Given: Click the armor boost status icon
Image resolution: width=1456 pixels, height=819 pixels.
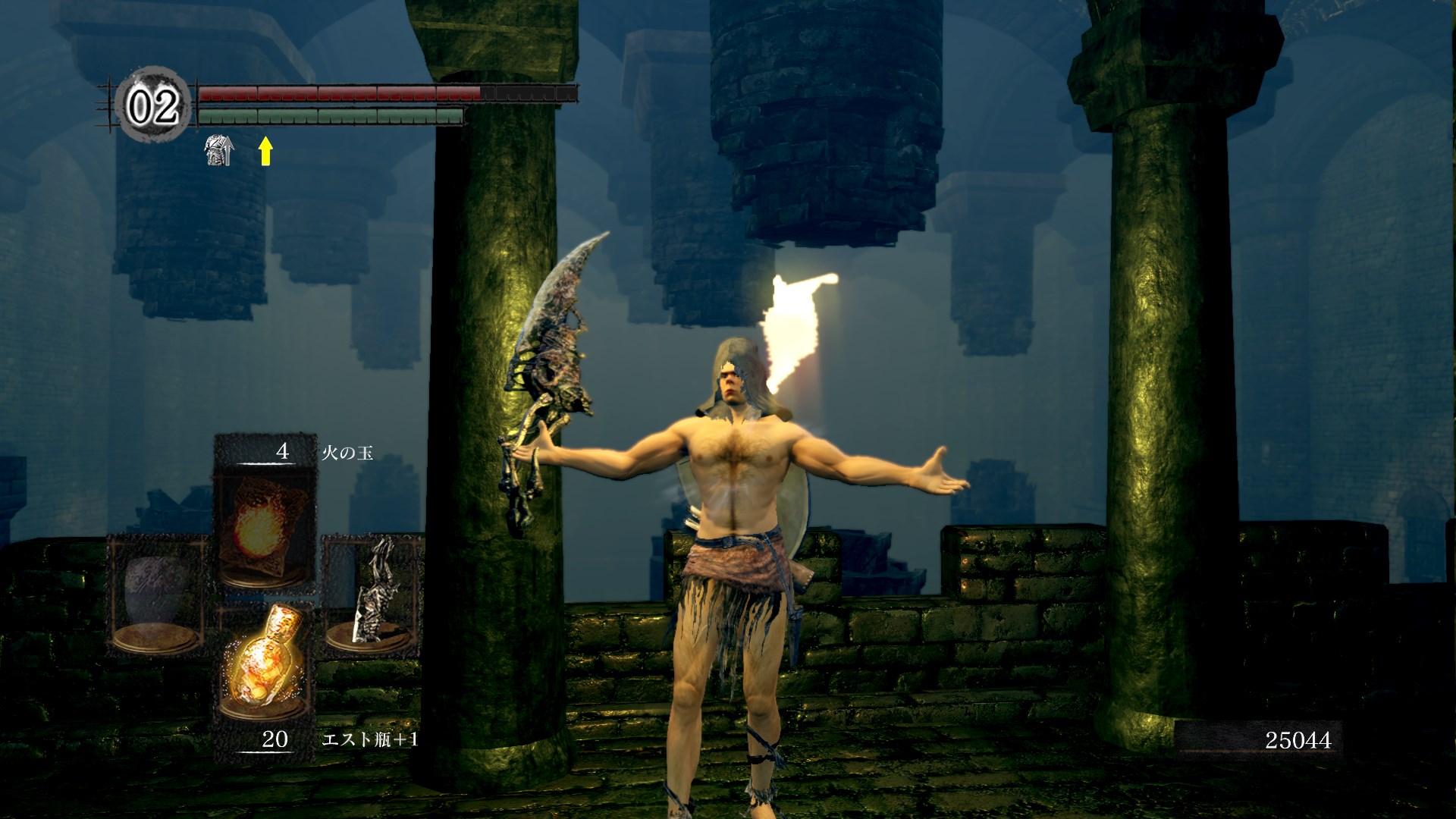Looking at the screenshot, I should pyautogui.click(x=219, y=150).
